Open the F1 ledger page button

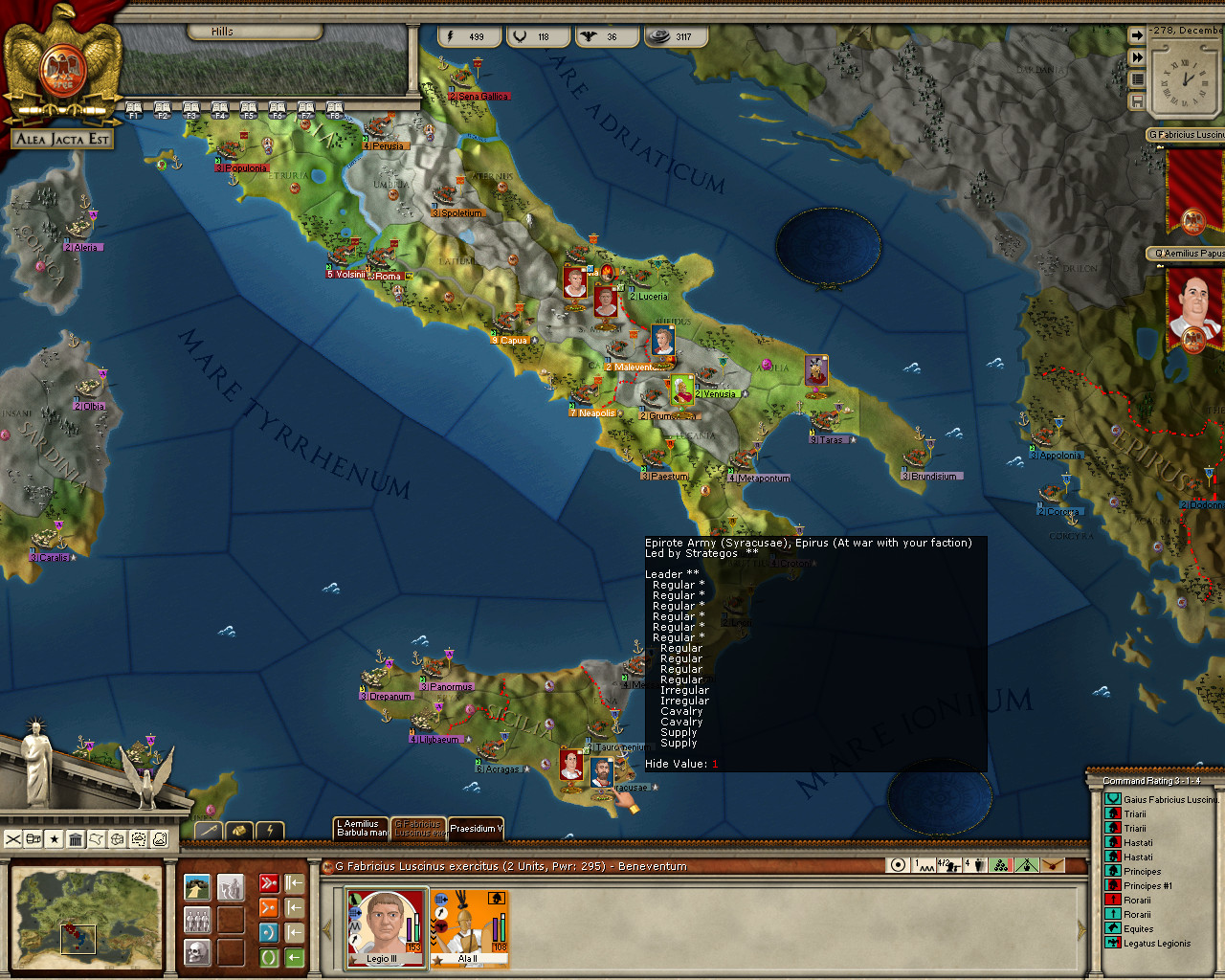coord(134,110)
